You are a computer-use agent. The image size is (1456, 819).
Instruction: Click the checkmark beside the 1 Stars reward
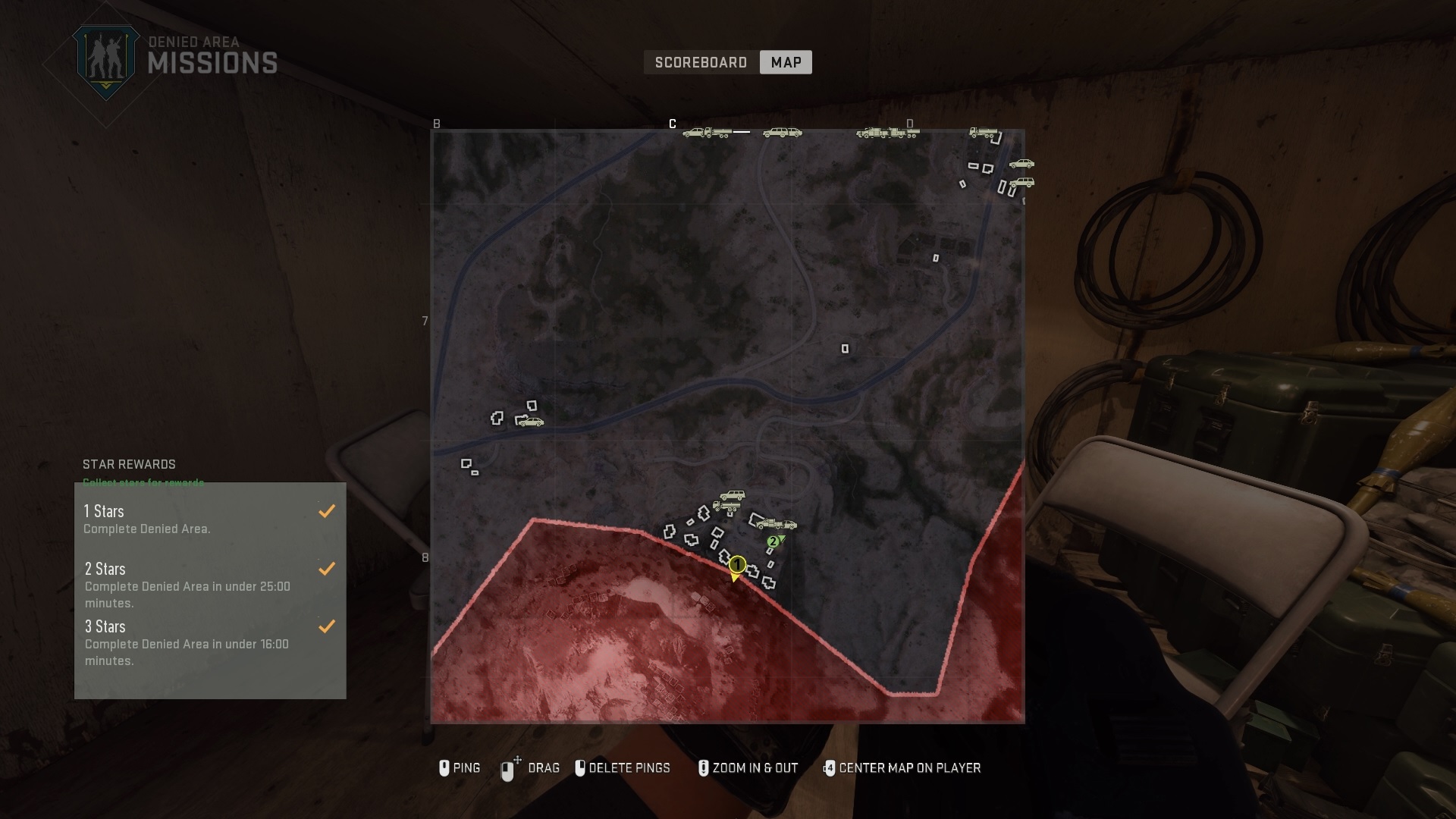coord(327,510)
